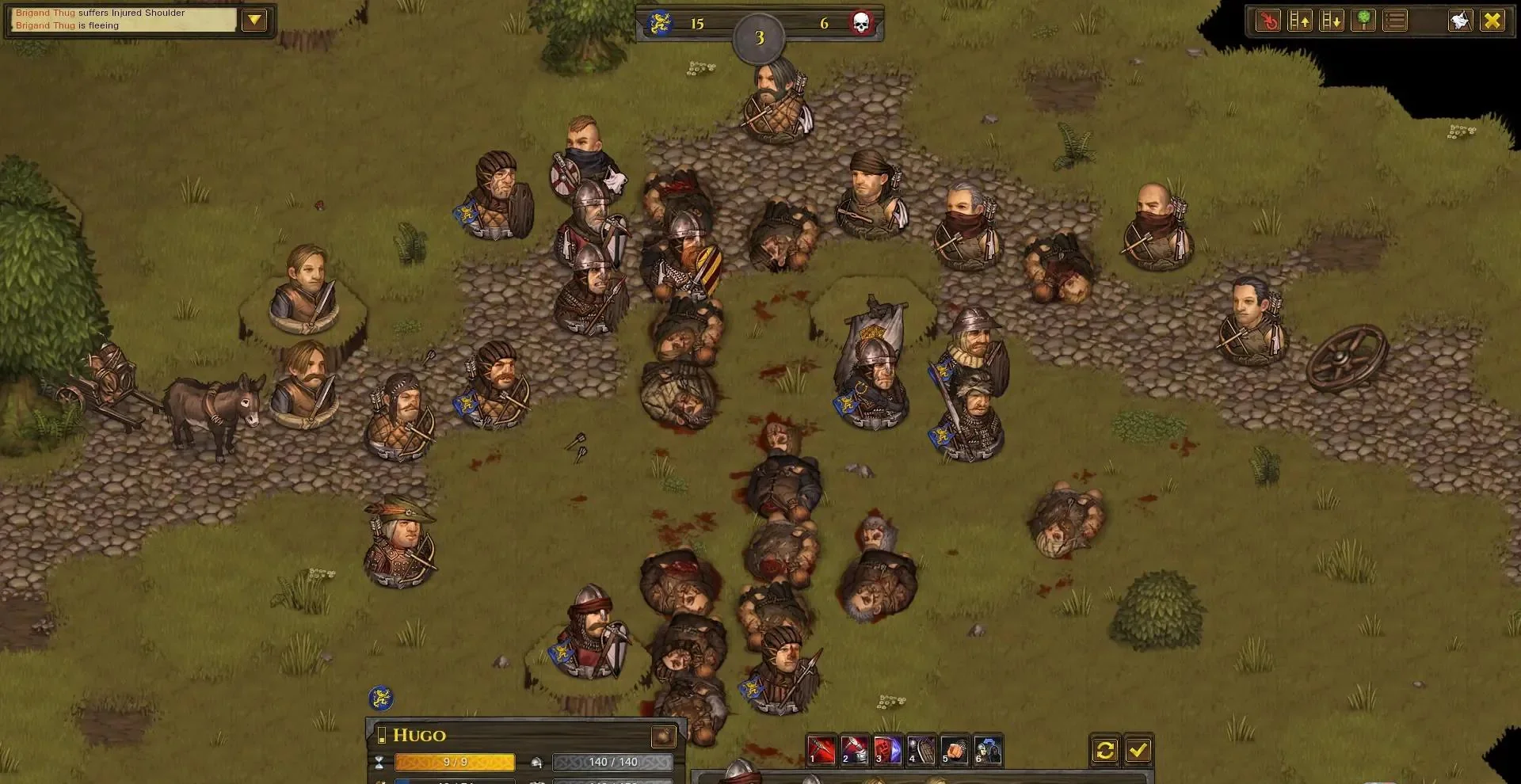This screenshot has height=784, width=1521.
Task: Use skill 1, the red hammer attack
Action: click(821, 750)
